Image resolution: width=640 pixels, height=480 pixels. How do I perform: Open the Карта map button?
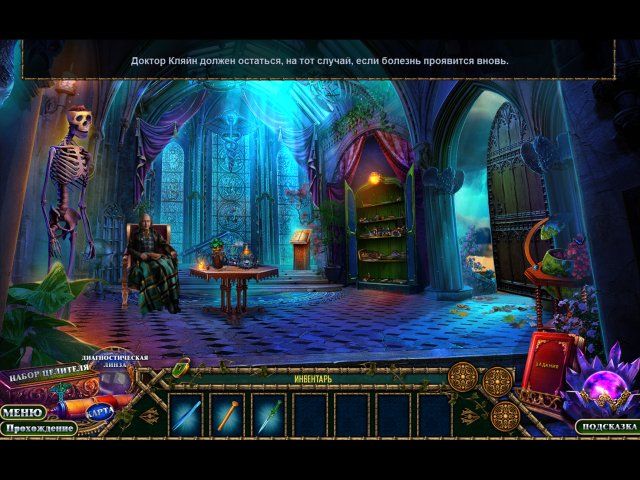(98, 411)
